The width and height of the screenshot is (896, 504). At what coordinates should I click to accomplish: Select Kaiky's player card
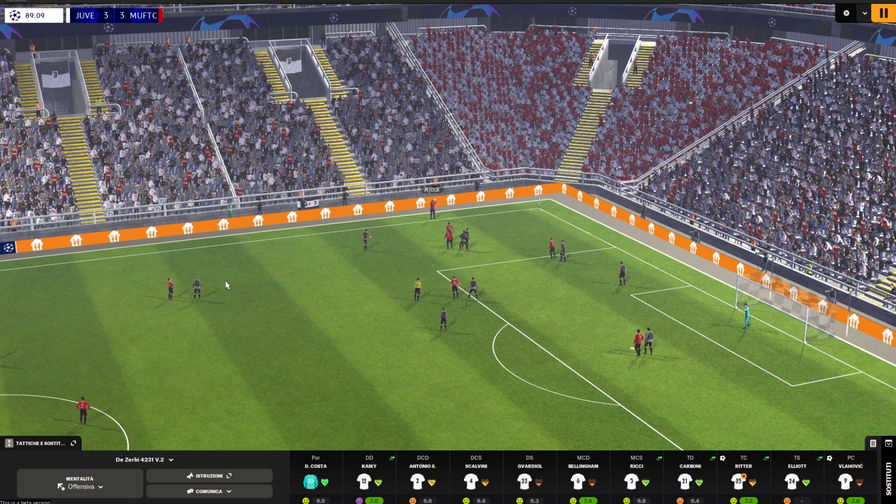369,477
